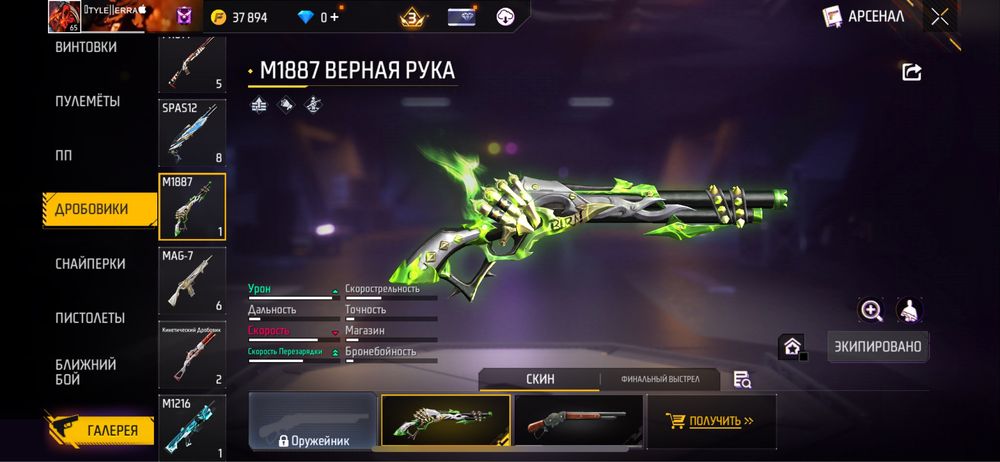Zoom in with the magnifier icon

871,310
